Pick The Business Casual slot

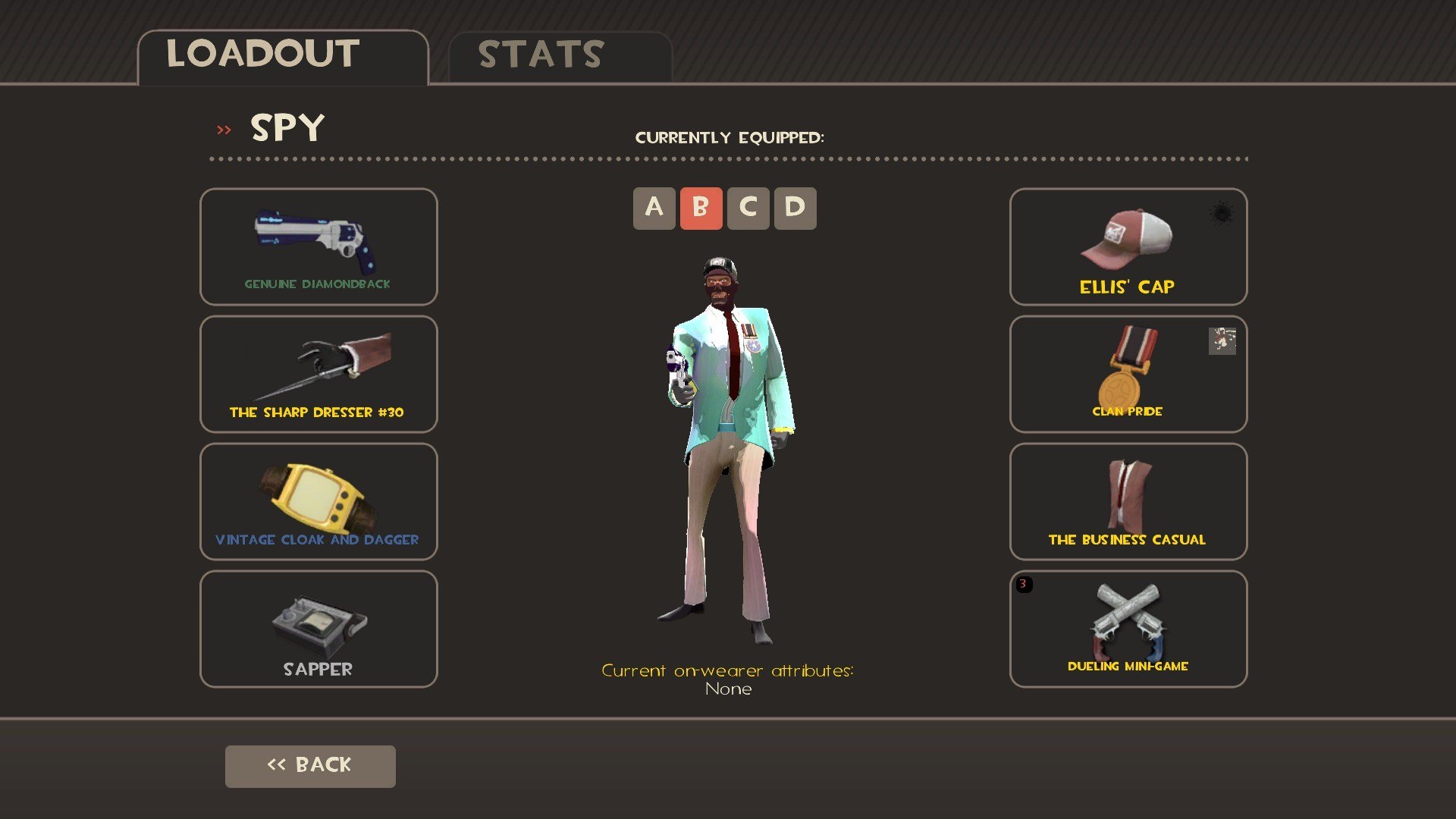pyautogui.click(x=1128, y=501)
